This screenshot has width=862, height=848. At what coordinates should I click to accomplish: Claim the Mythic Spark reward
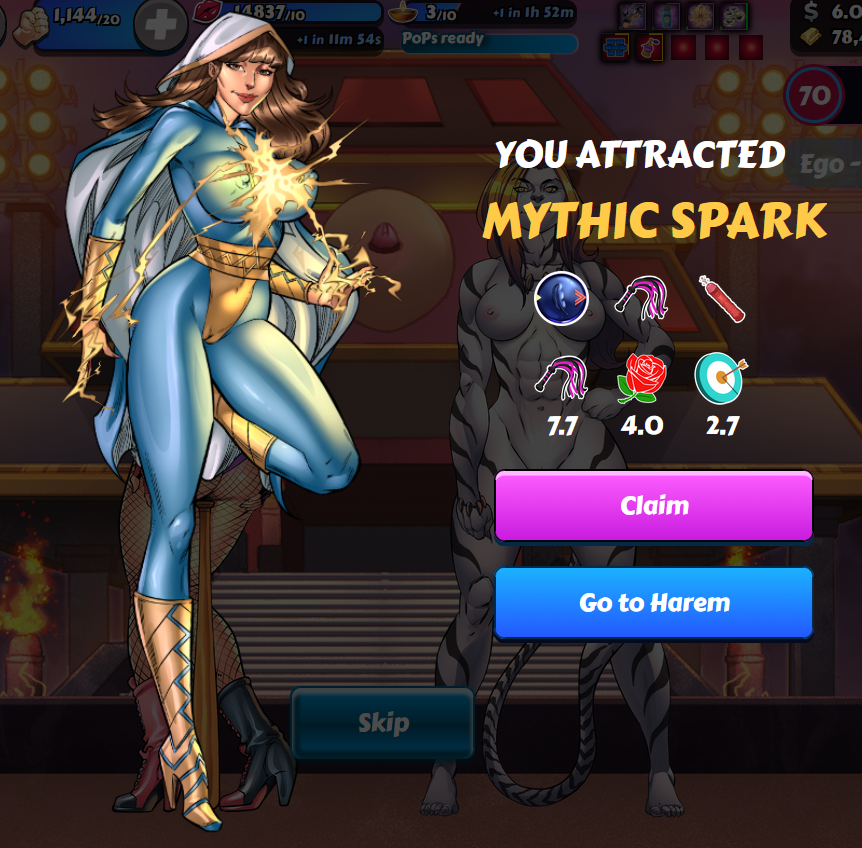(x=654, y=505)
